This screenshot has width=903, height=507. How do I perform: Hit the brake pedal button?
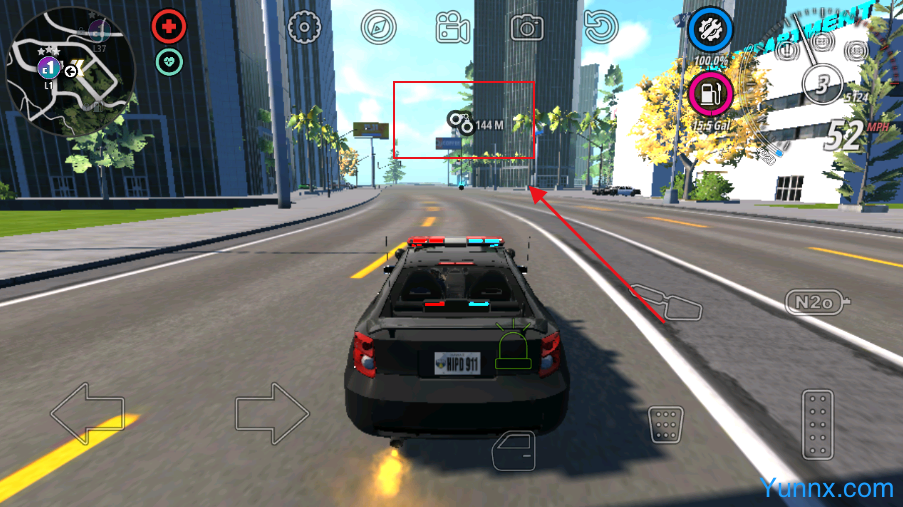(665, 424)
